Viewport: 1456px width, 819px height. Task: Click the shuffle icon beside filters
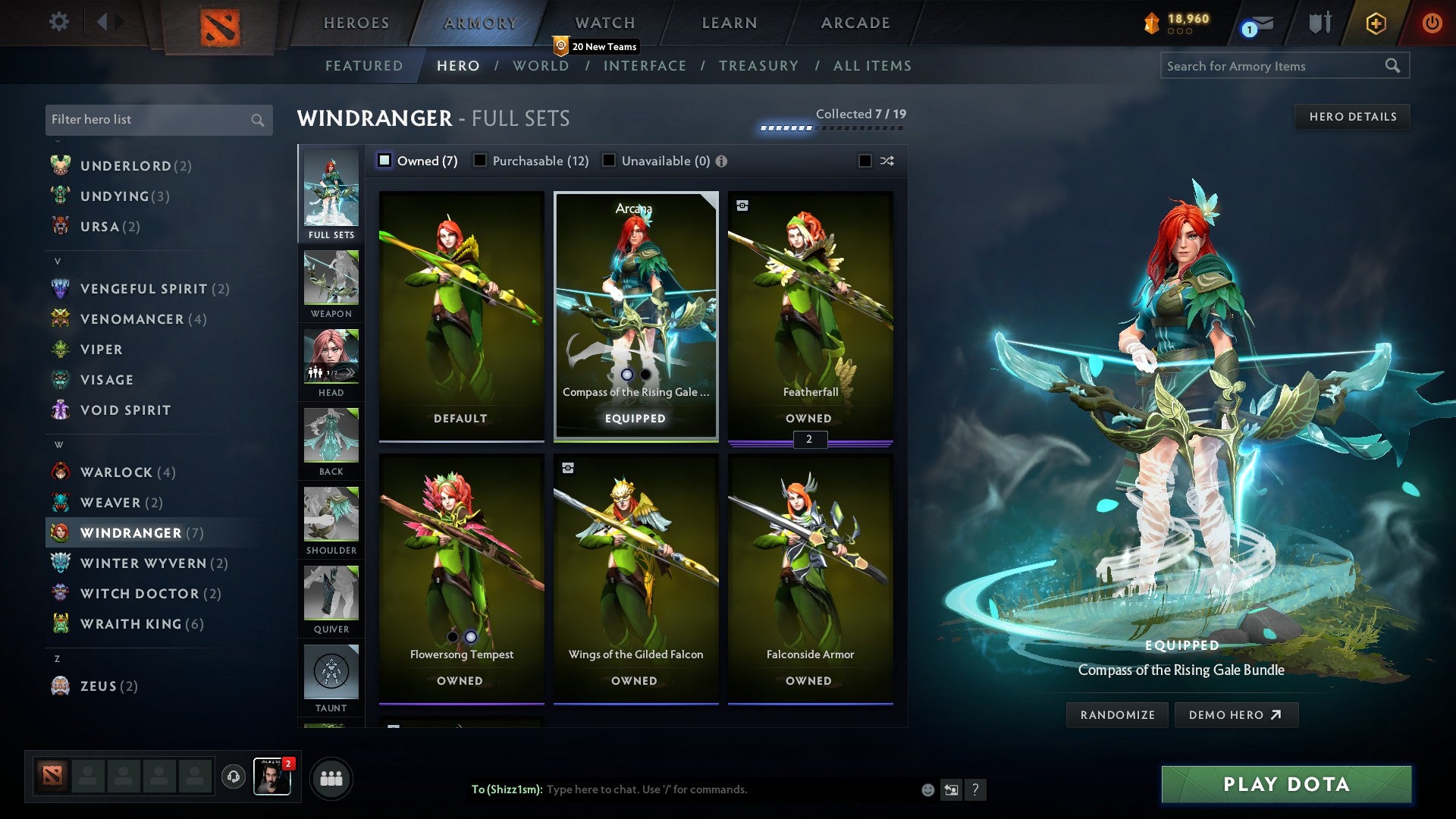tap(886, 161)
